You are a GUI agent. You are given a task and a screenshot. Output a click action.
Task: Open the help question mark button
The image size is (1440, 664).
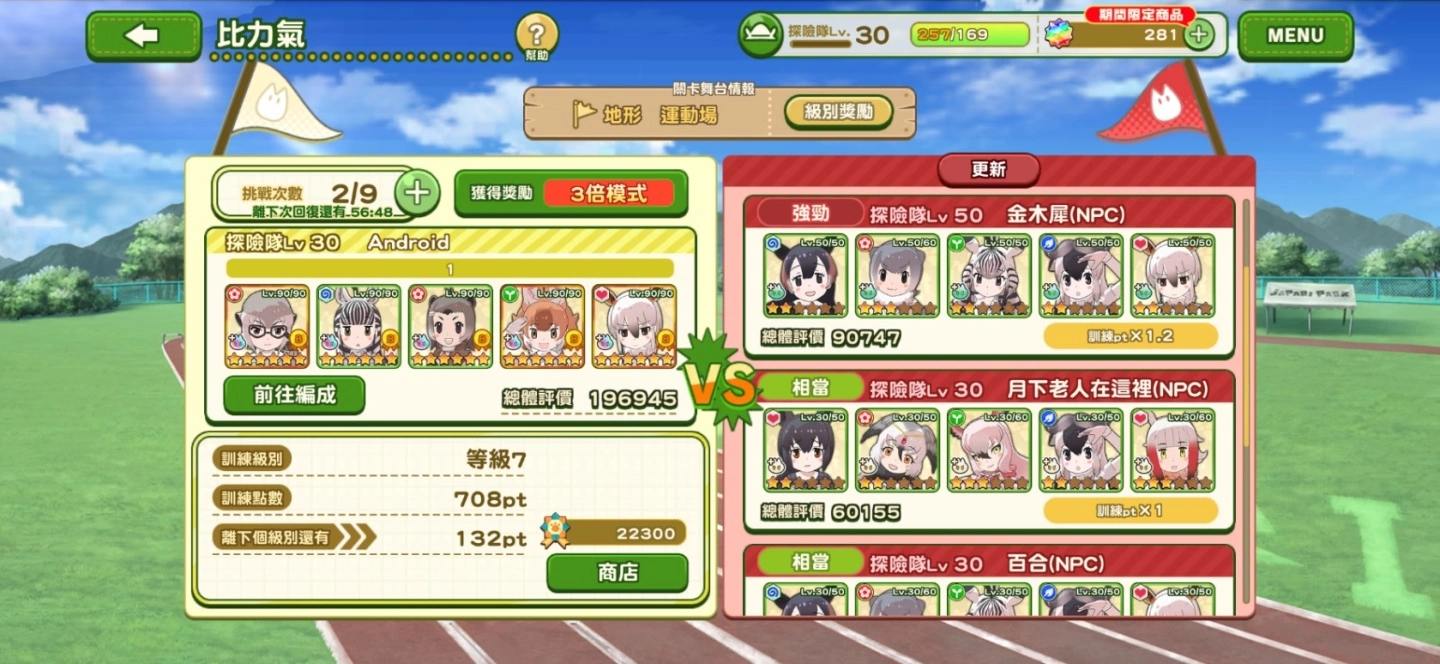(537, 37)
